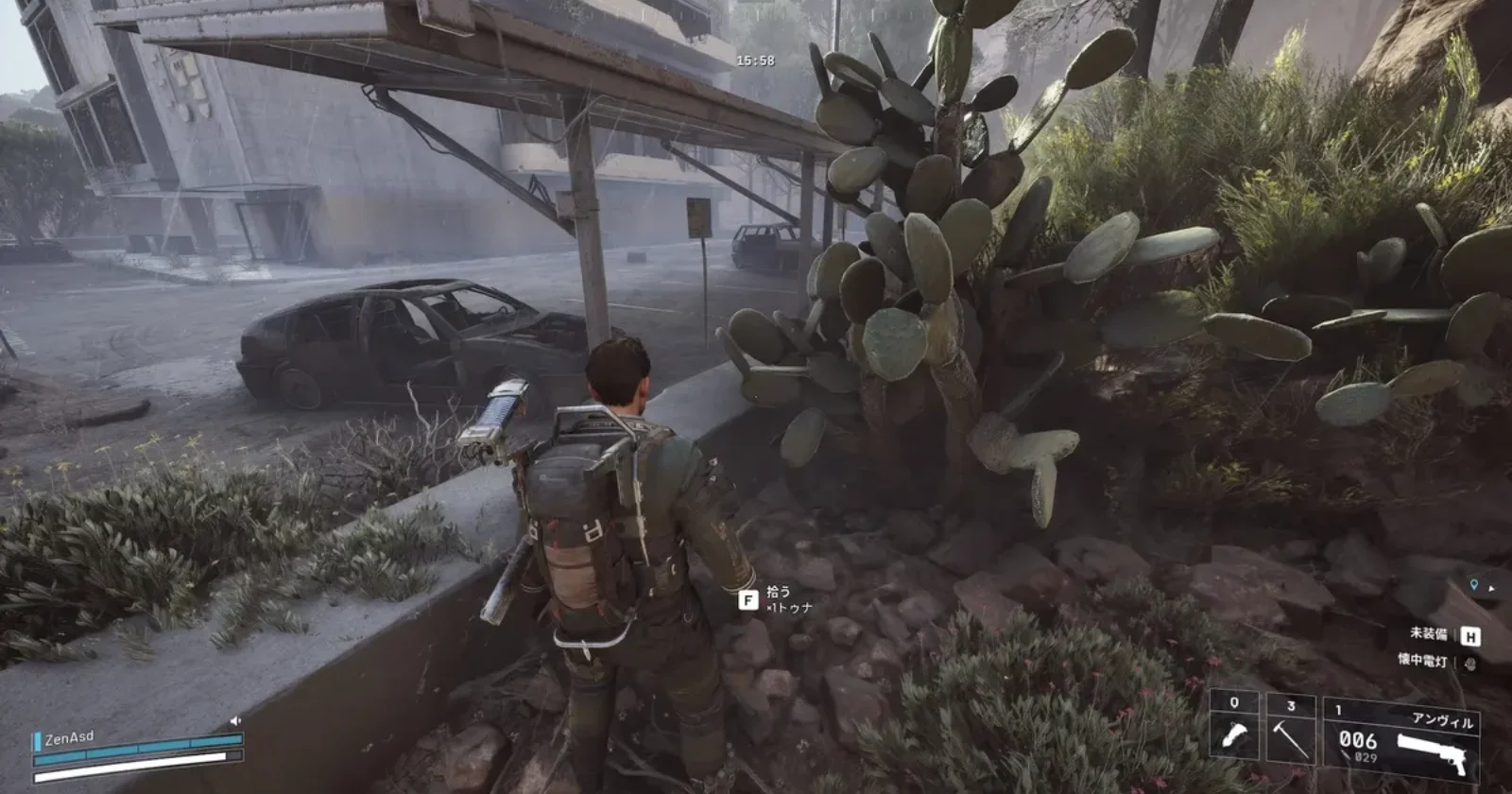This screenshot has height=794, width=1512.
Task: Select the slot numbered 0 beside the pickaxe
Action: tap(1234, 735)
